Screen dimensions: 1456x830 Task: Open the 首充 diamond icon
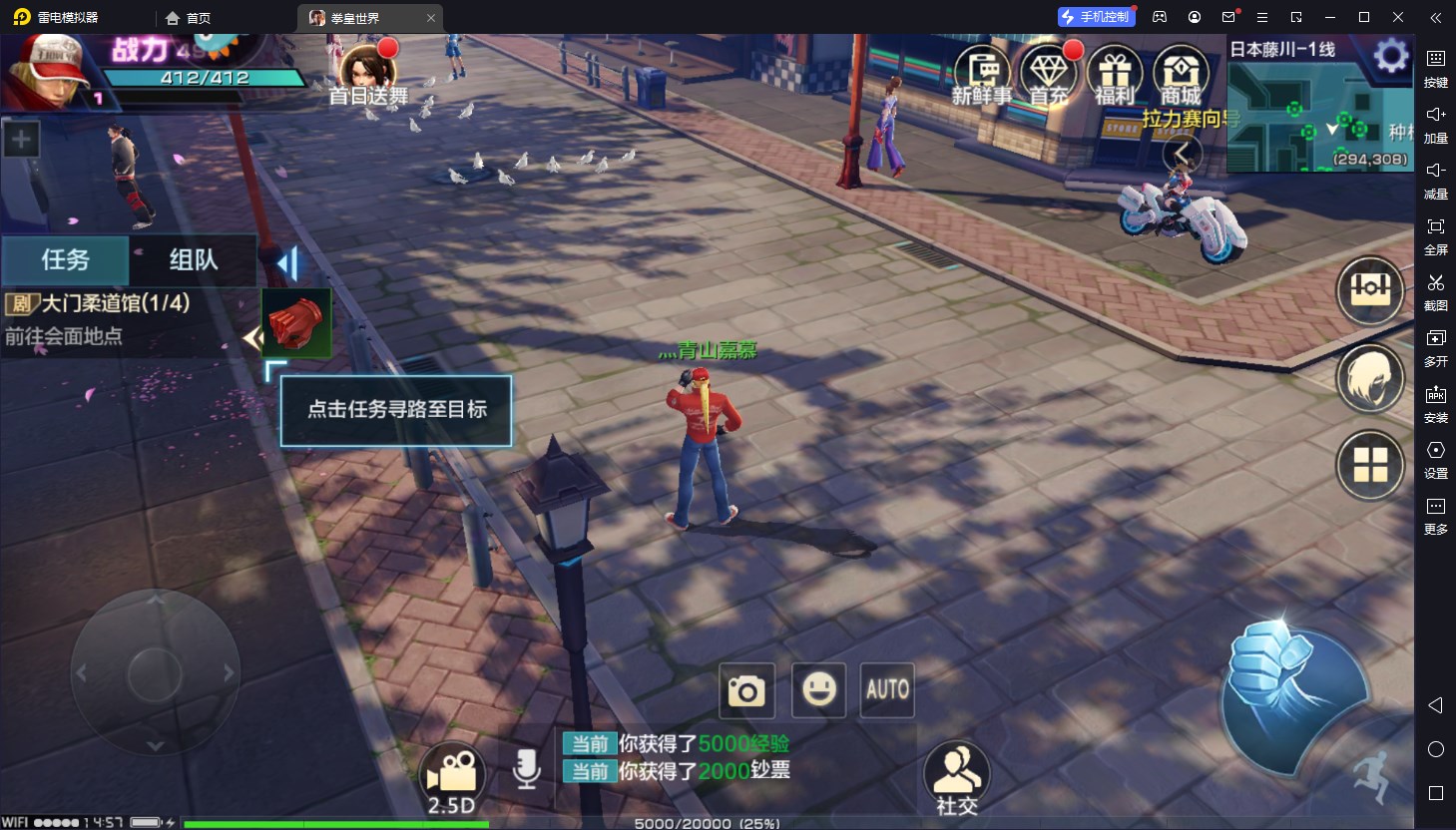[x=1048, y=75]
